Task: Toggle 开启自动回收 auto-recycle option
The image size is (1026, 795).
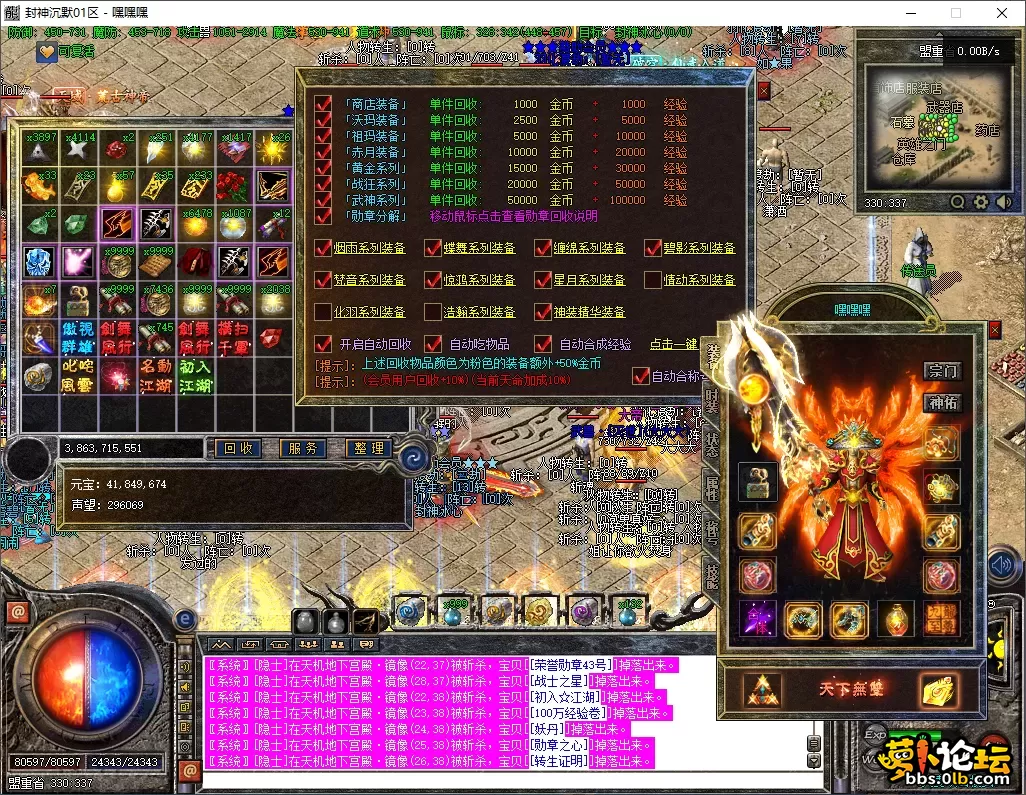Action: point(323,344)
